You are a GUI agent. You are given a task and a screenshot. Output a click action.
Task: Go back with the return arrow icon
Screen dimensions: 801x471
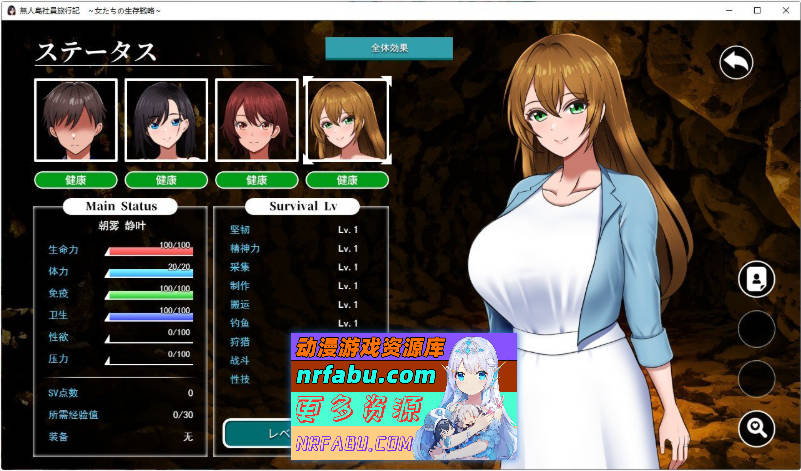tap(736, 63)
